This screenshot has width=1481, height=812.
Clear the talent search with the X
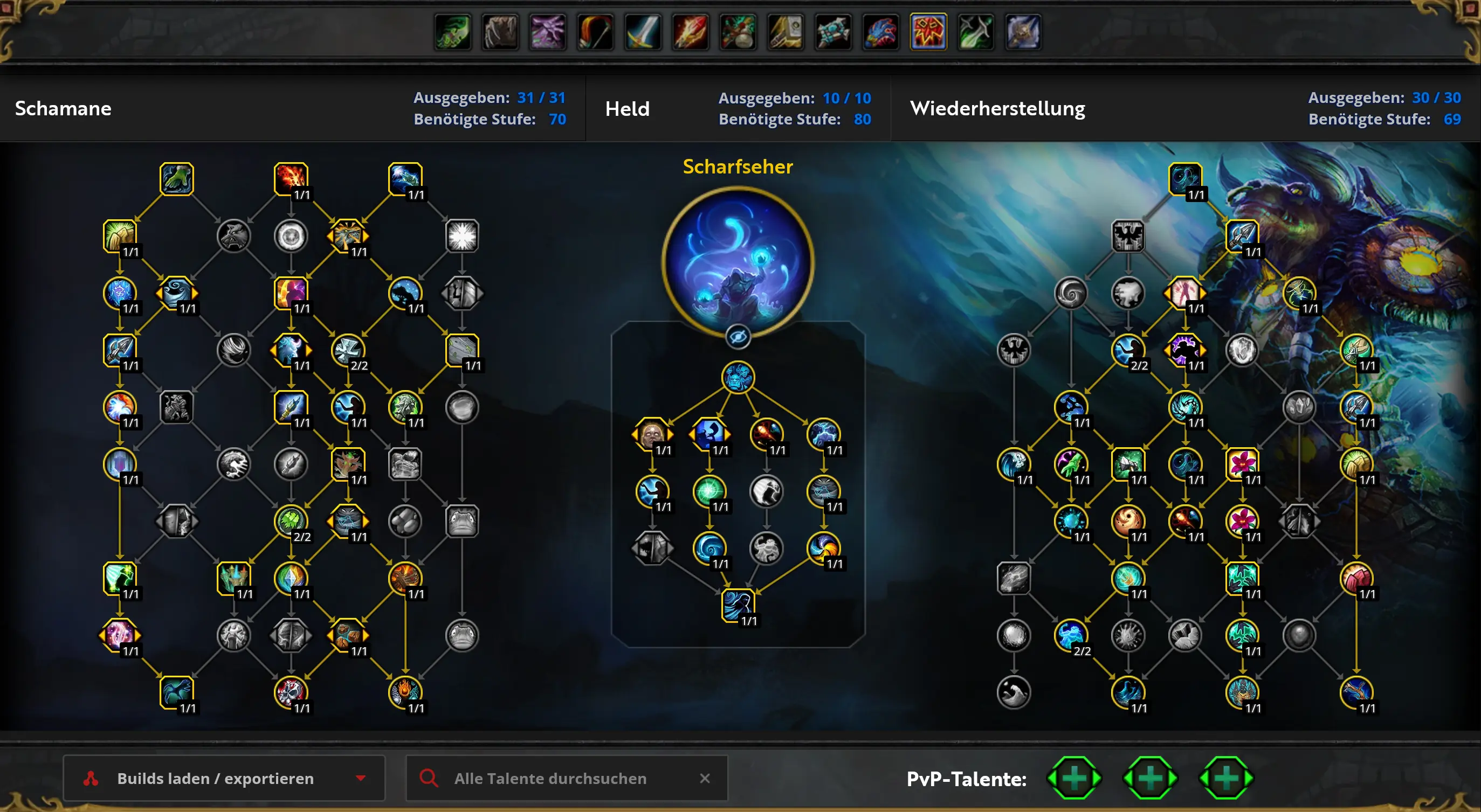click(x=705, y=778)
